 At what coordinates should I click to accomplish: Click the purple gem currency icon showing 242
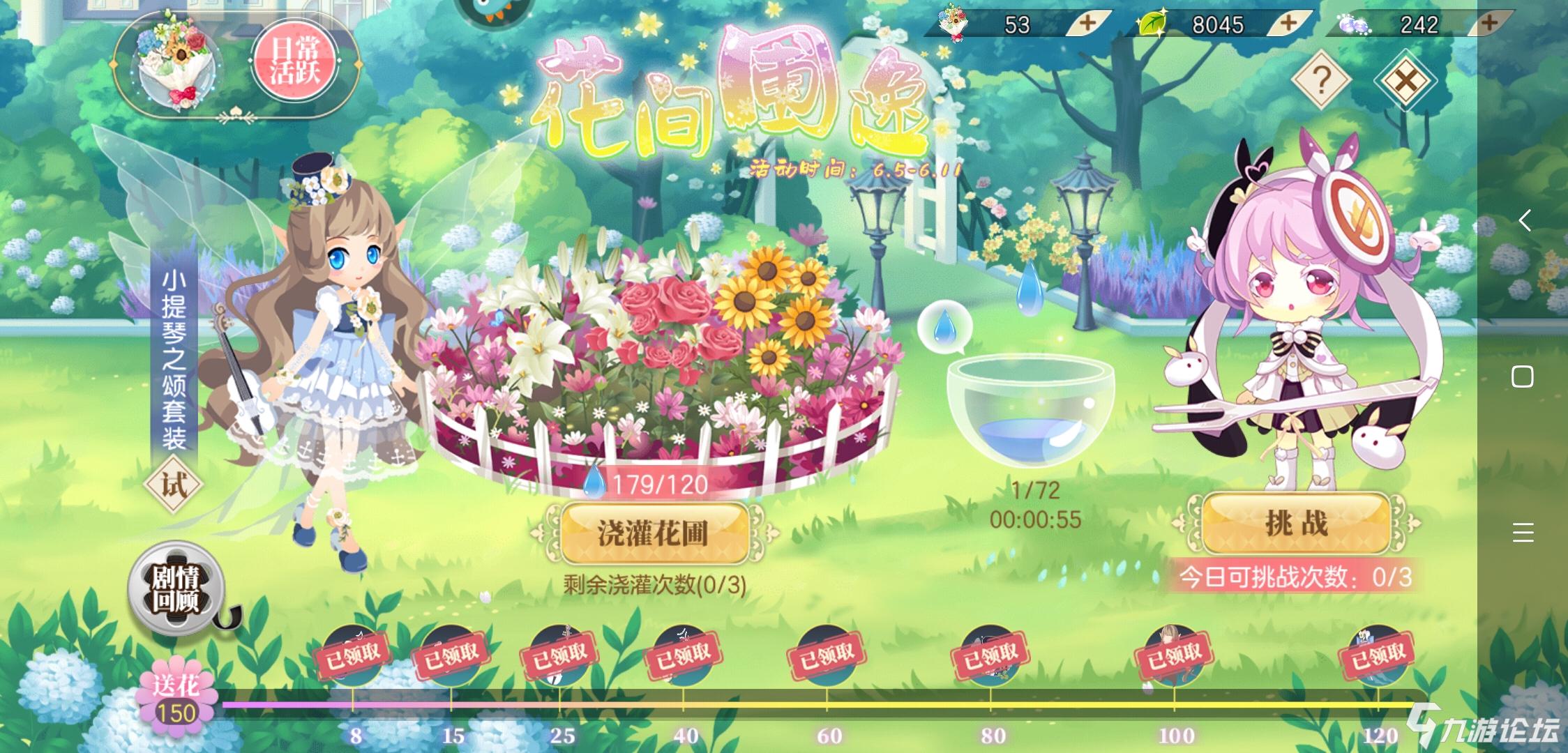coord(1352,23)
